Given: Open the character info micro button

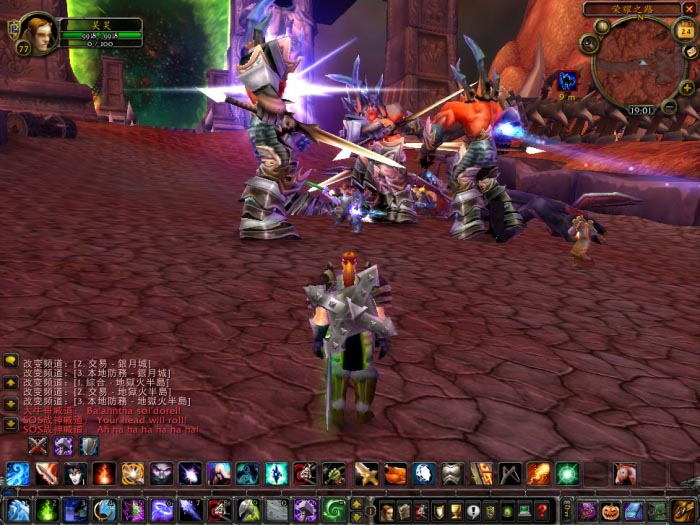Looking at the screenshot, I should click(387, 511).
